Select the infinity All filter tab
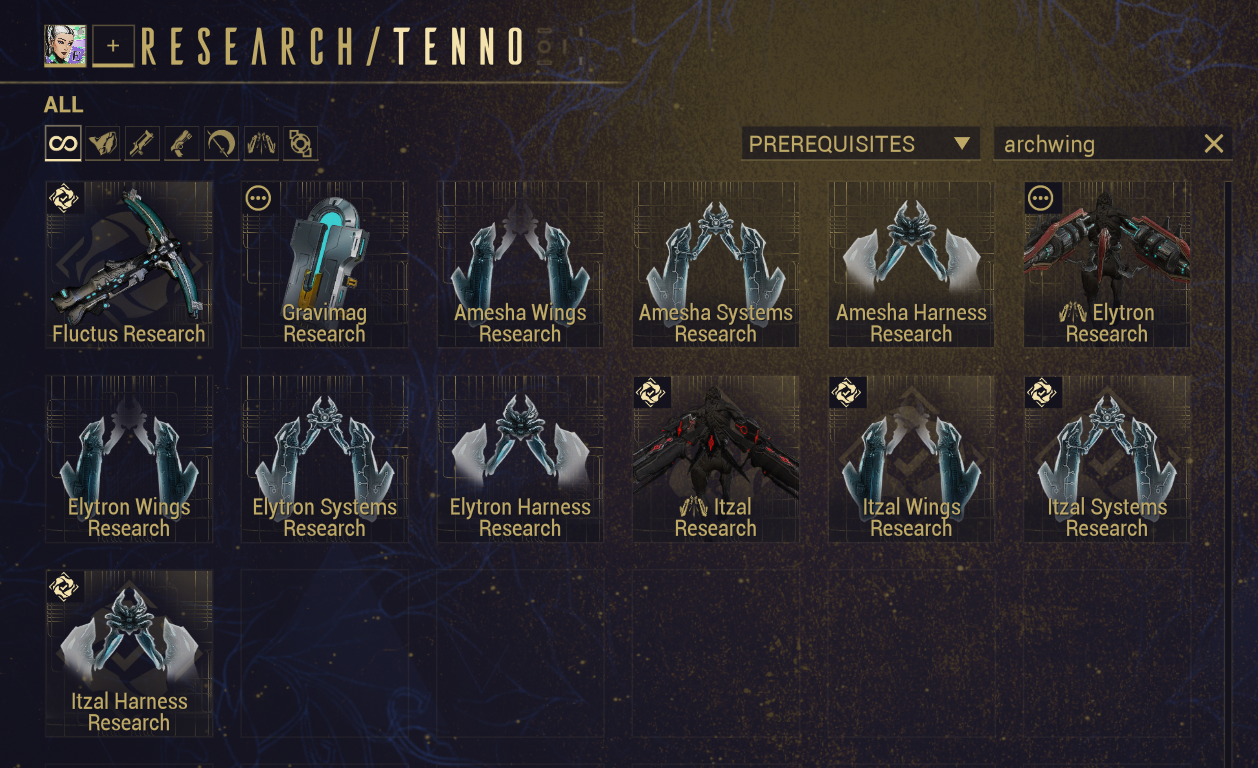This screenshot has width=1258, height=768. coord(63,144)
